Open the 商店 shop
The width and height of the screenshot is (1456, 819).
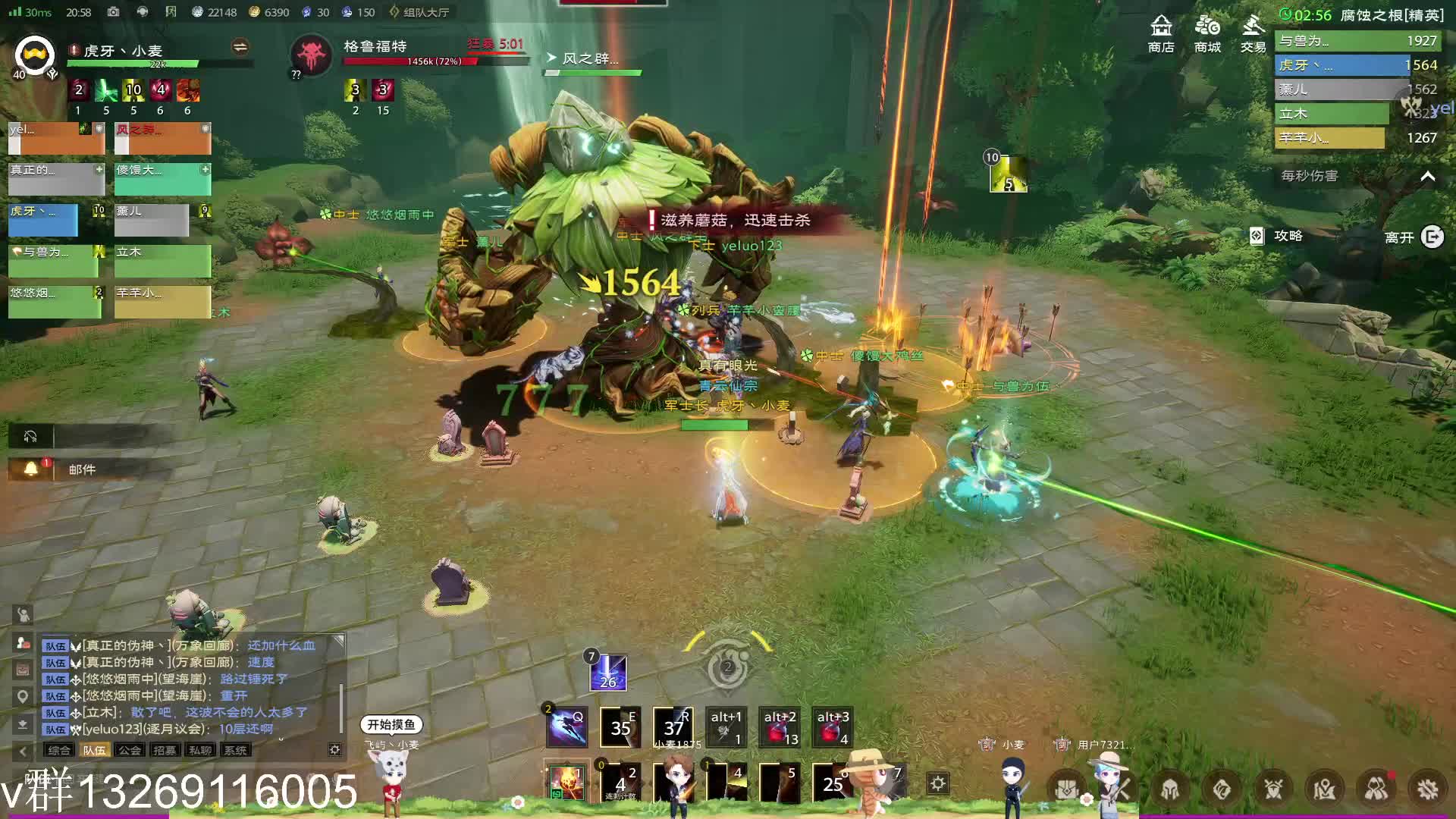click(1161, 33)
